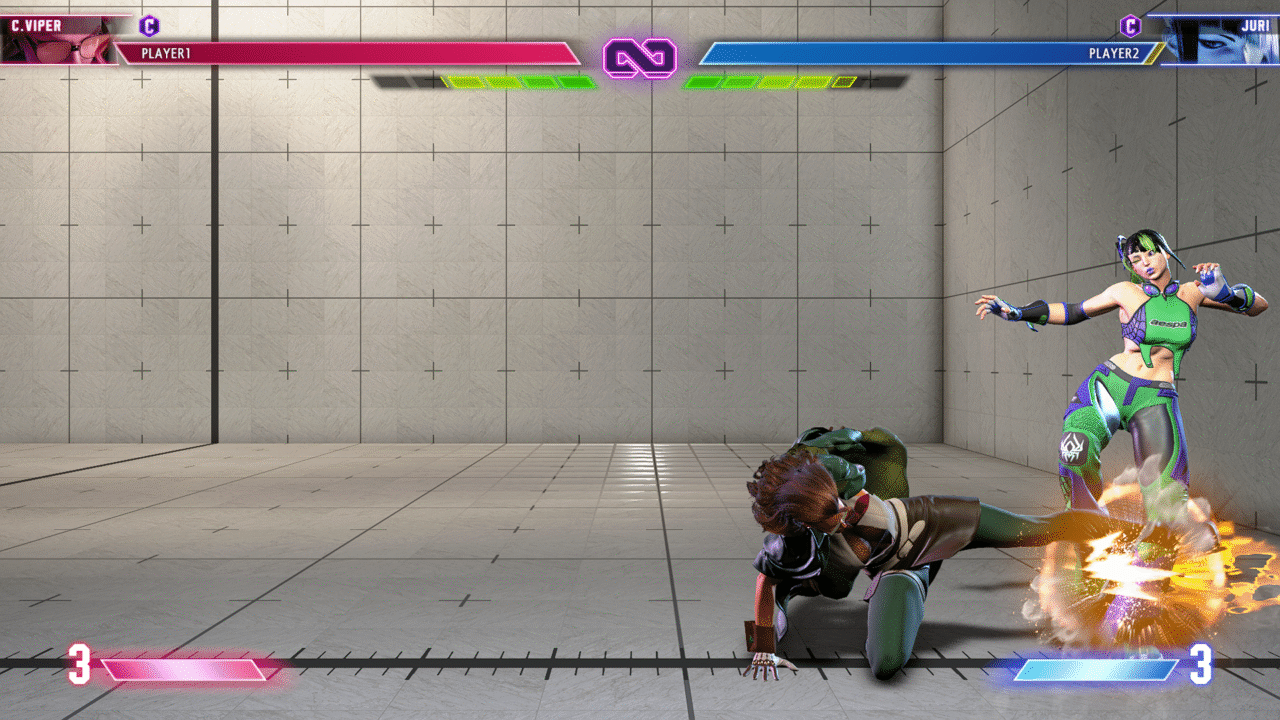Select Player 2's purple C control-type badge
This screenshot has width=1280, height=720.
tap(1130, 26)
